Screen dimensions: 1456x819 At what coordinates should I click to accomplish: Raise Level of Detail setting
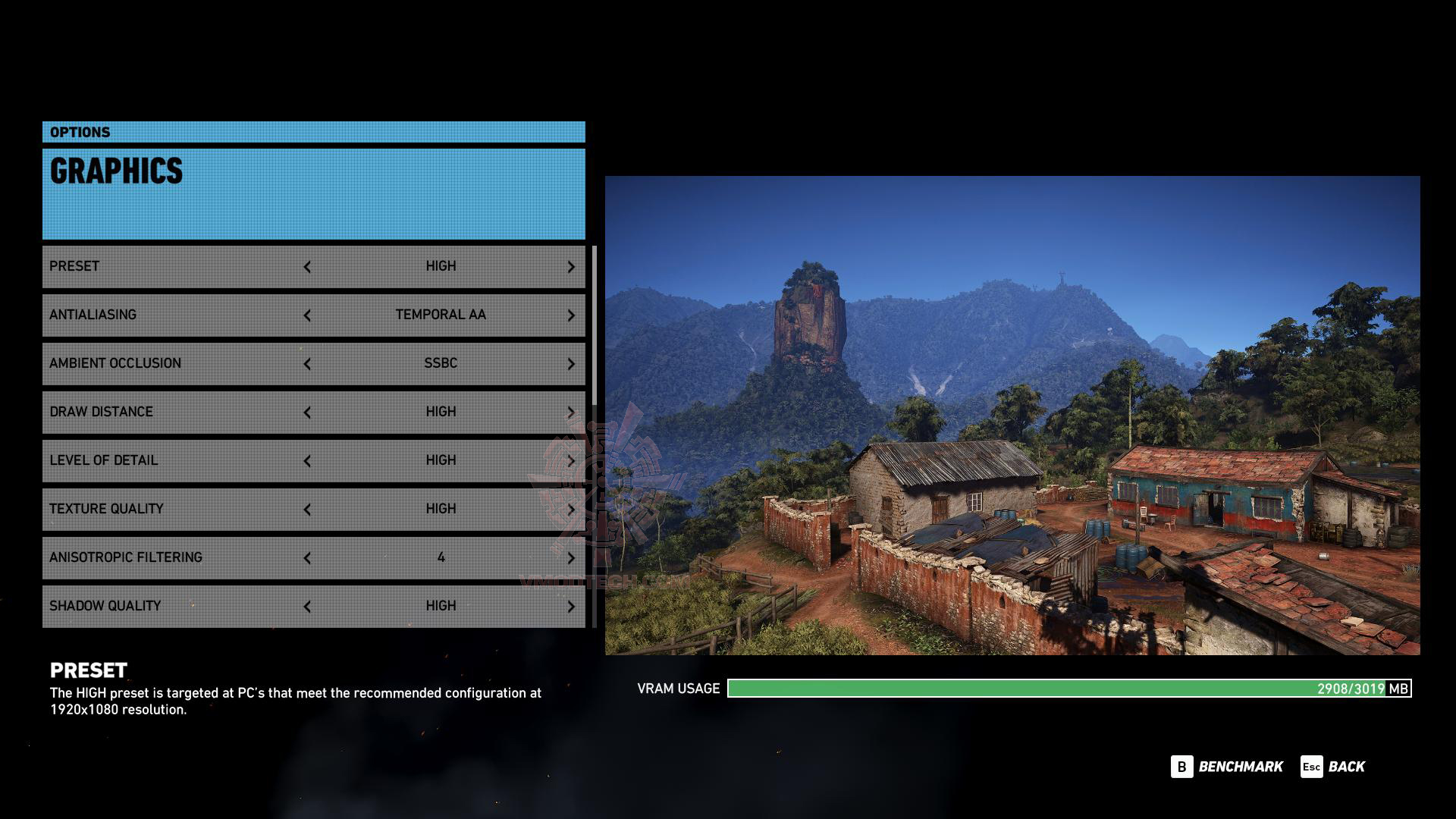(x=571, y=461)
